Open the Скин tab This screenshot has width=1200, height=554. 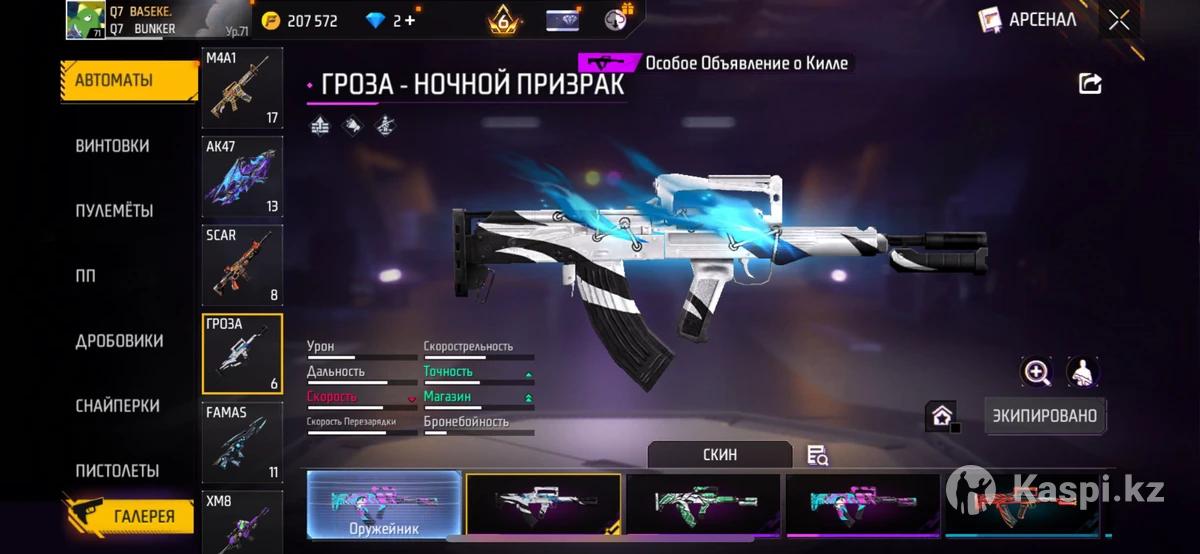[x=720, y=455]
